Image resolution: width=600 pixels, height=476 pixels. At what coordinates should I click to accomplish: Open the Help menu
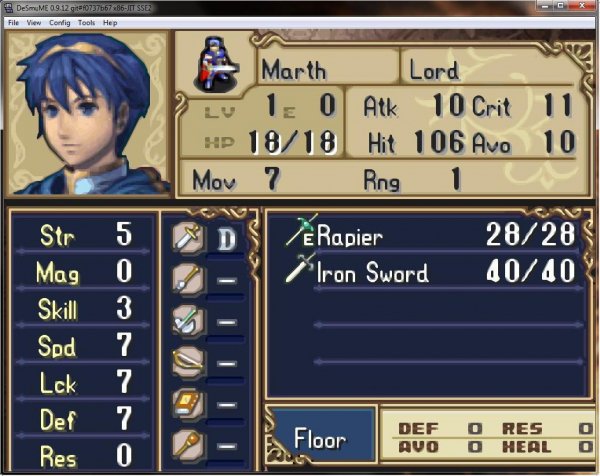point(110,22)
